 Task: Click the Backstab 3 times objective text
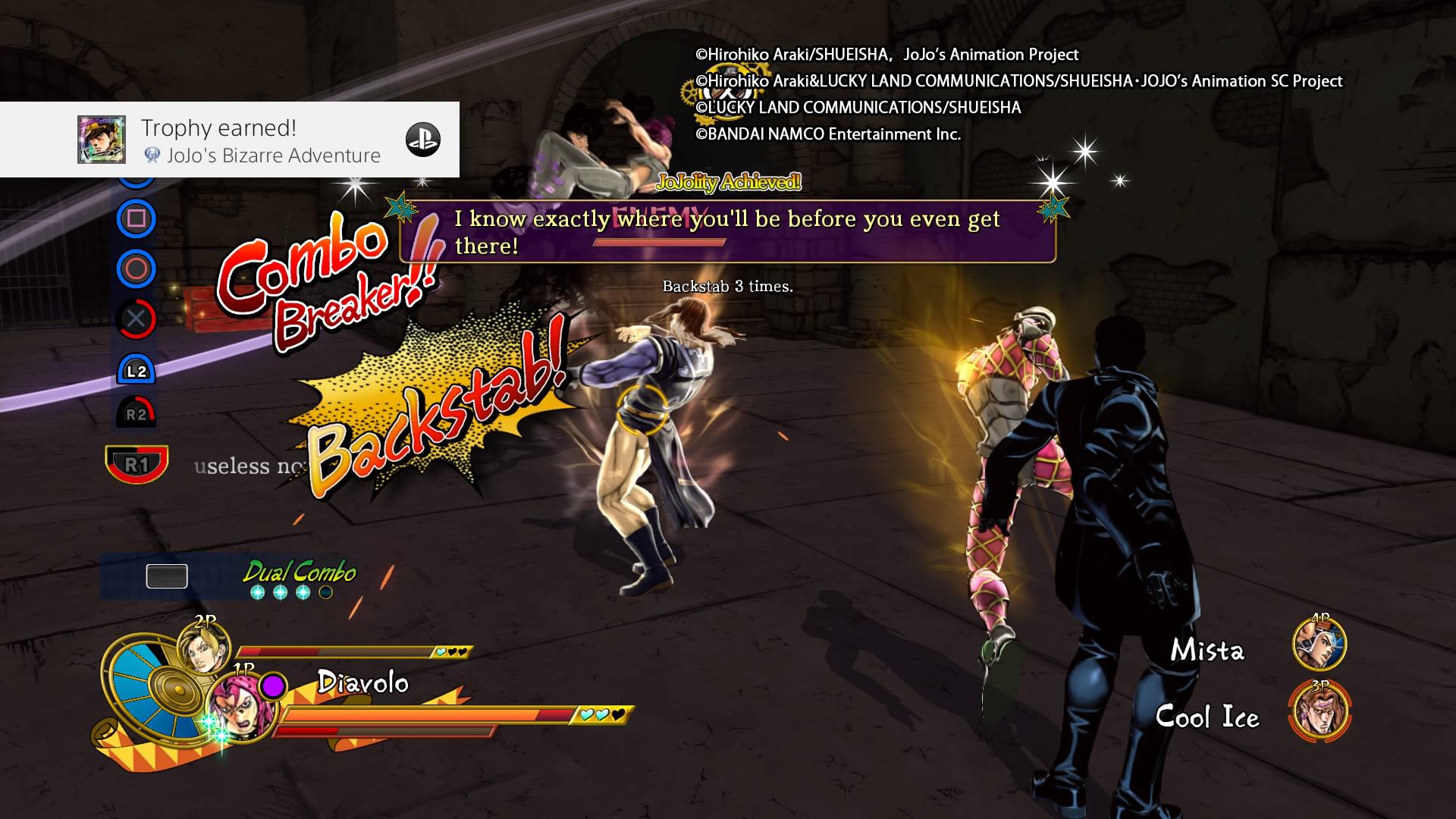pos(726,287)
